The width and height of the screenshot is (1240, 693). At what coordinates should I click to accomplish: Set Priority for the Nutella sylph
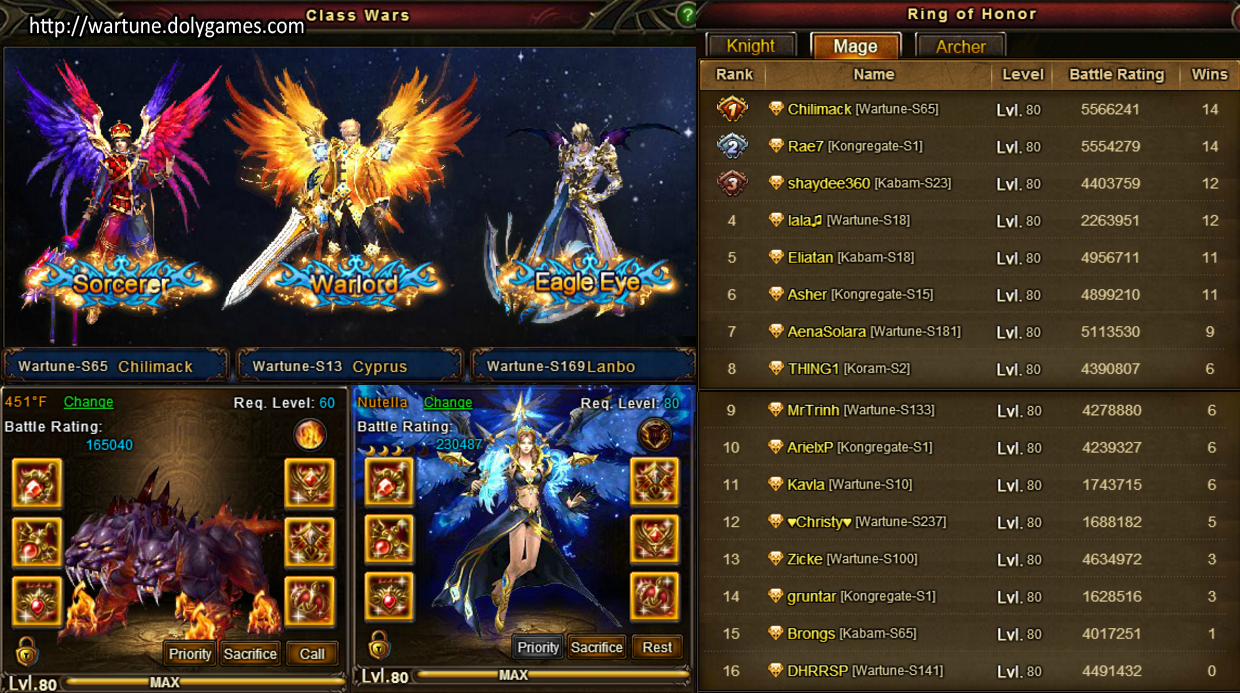click(x=538, y=647)
